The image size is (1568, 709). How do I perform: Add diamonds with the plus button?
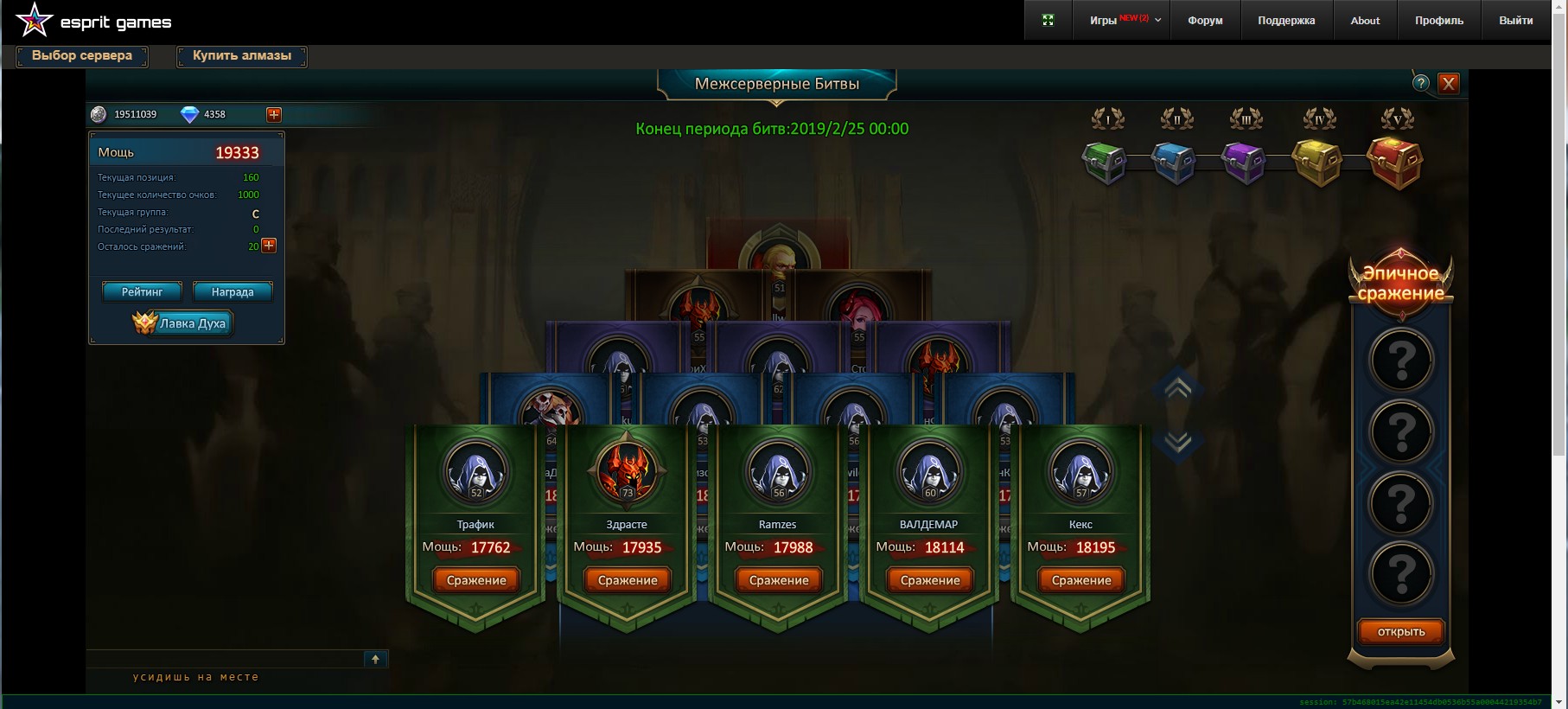pos(274,114)
